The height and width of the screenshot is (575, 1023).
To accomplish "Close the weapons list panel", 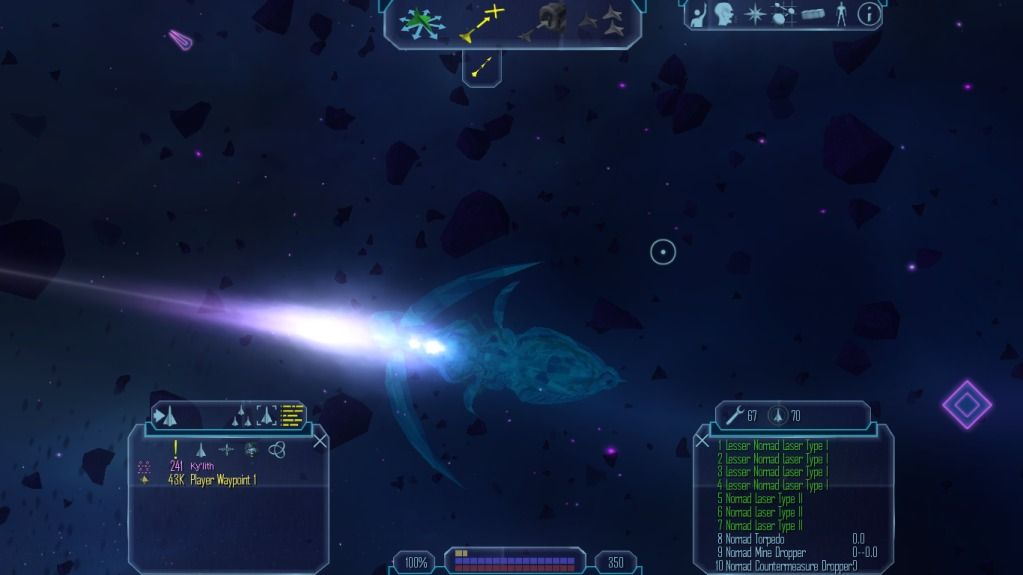I will 702,440.
